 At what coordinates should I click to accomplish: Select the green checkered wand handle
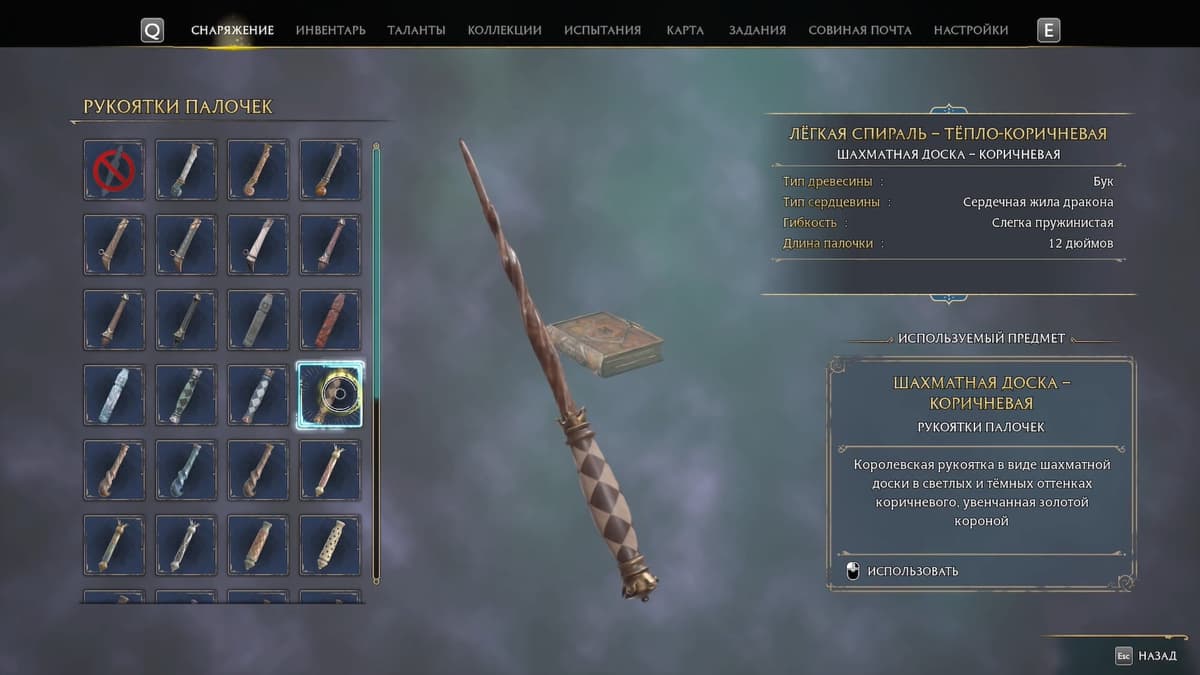pos(186,395)
